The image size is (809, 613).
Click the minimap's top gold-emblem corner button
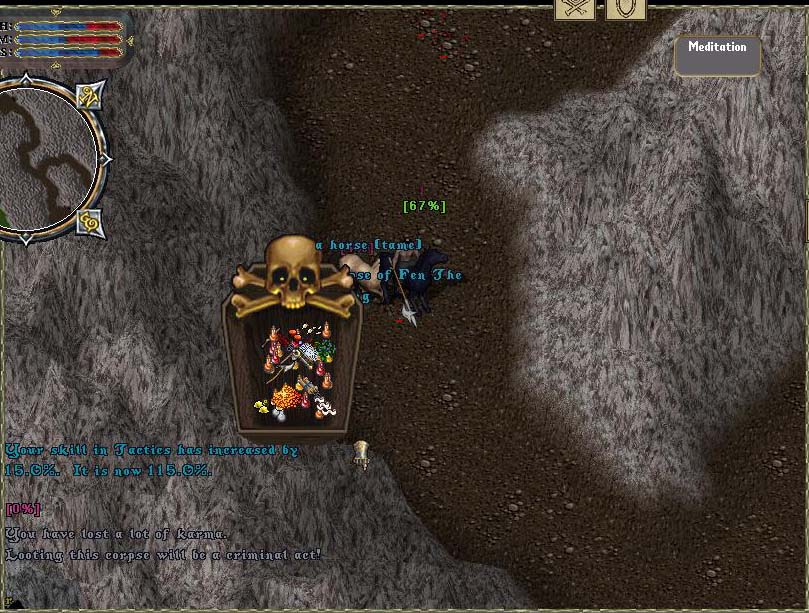(92, 96)
